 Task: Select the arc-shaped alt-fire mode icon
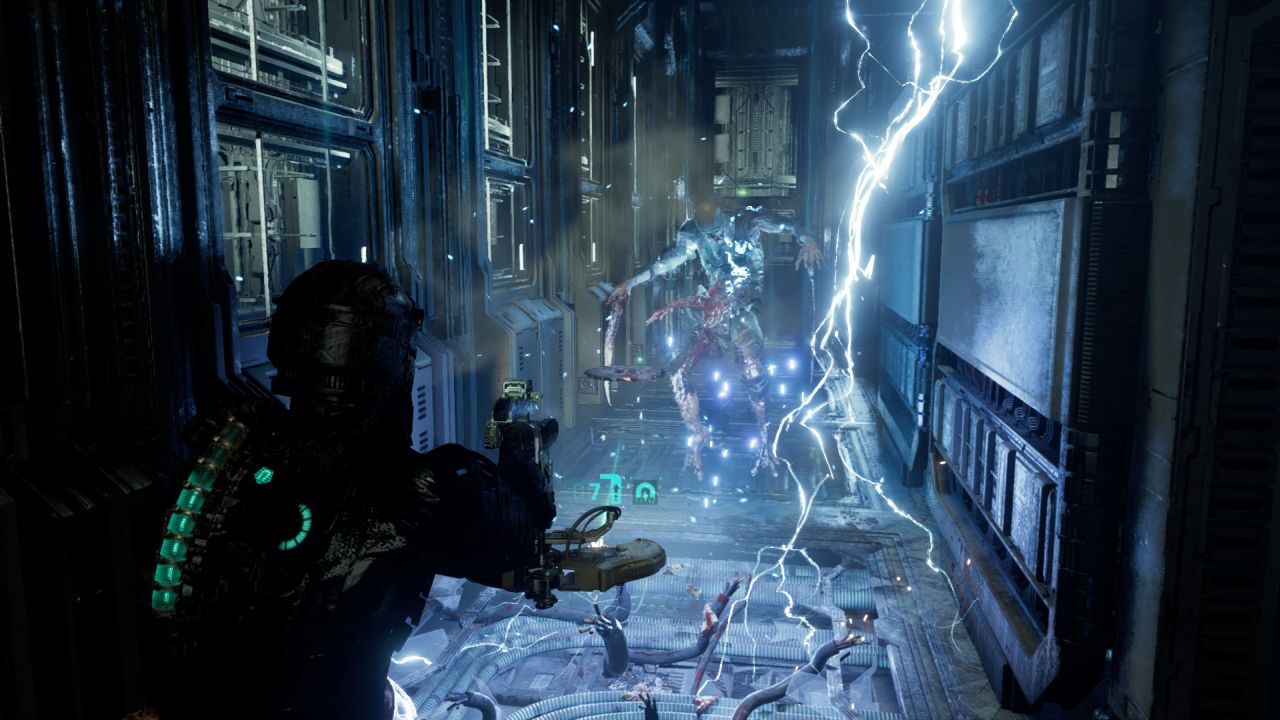click(x=646, y=492)
